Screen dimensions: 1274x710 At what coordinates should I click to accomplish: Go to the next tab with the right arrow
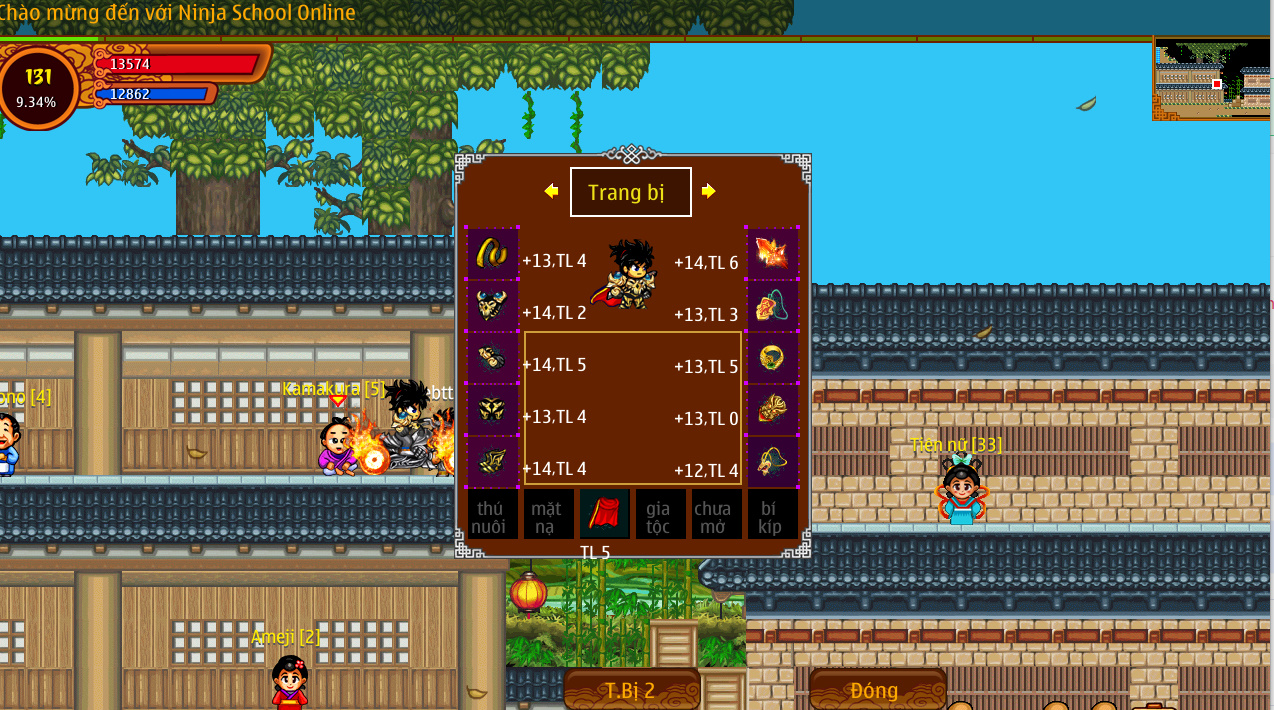[709, 191]
